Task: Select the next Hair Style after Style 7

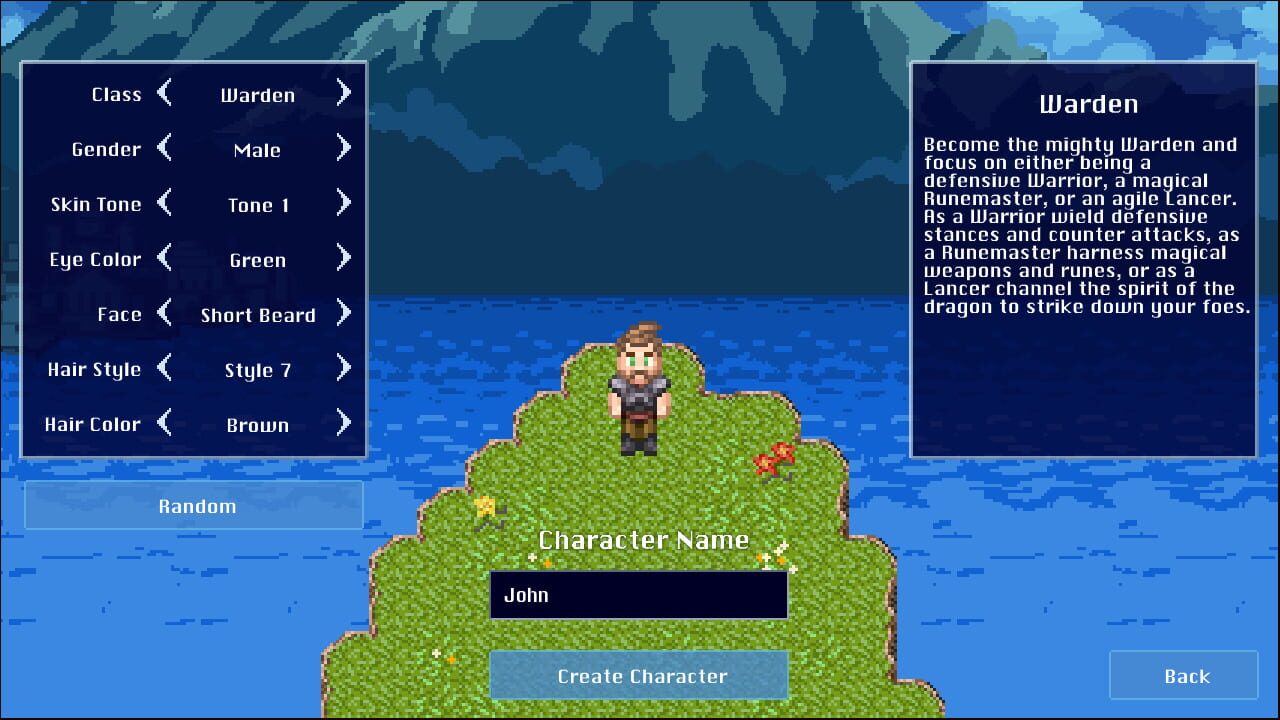Action: [343, 369]
